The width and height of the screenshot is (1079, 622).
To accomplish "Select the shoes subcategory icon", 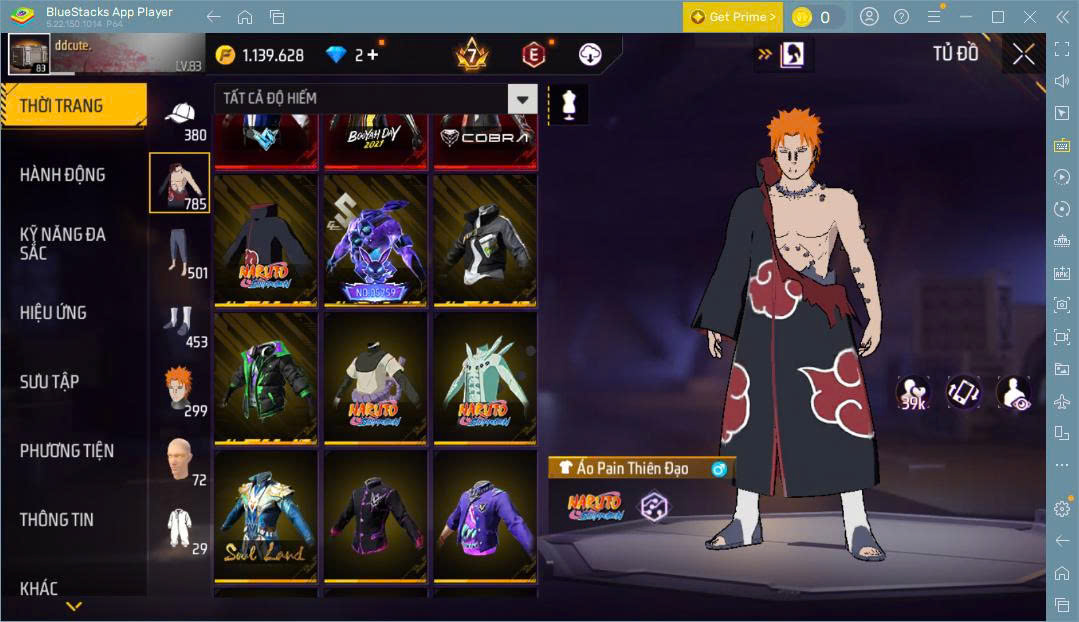I will coord(179,323).
